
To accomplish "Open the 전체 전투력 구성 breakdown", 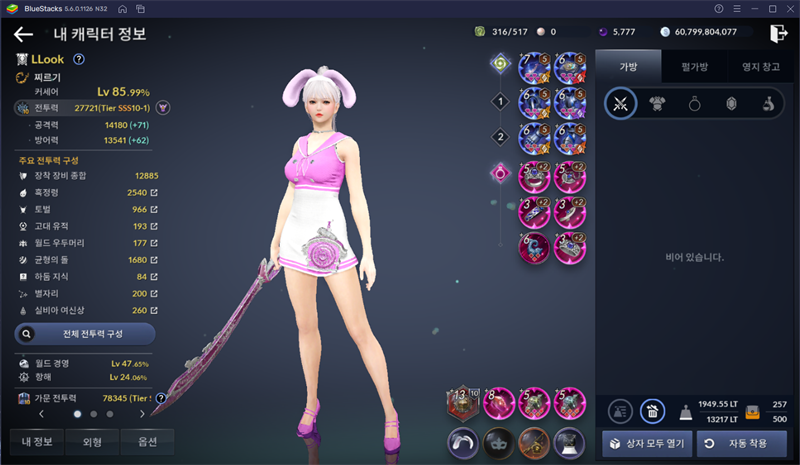I will pos(85,333).
